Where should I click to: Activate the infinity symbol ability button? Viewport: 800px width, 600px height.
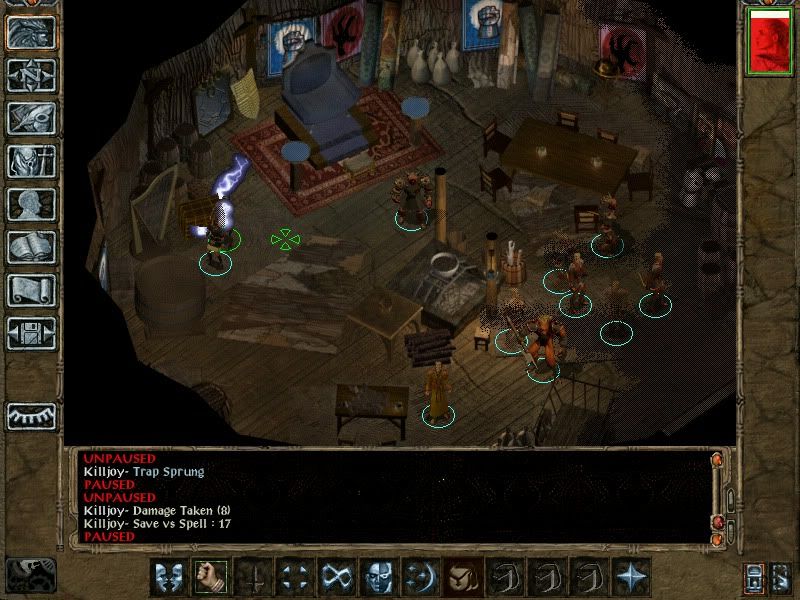[x=335, y=577]
